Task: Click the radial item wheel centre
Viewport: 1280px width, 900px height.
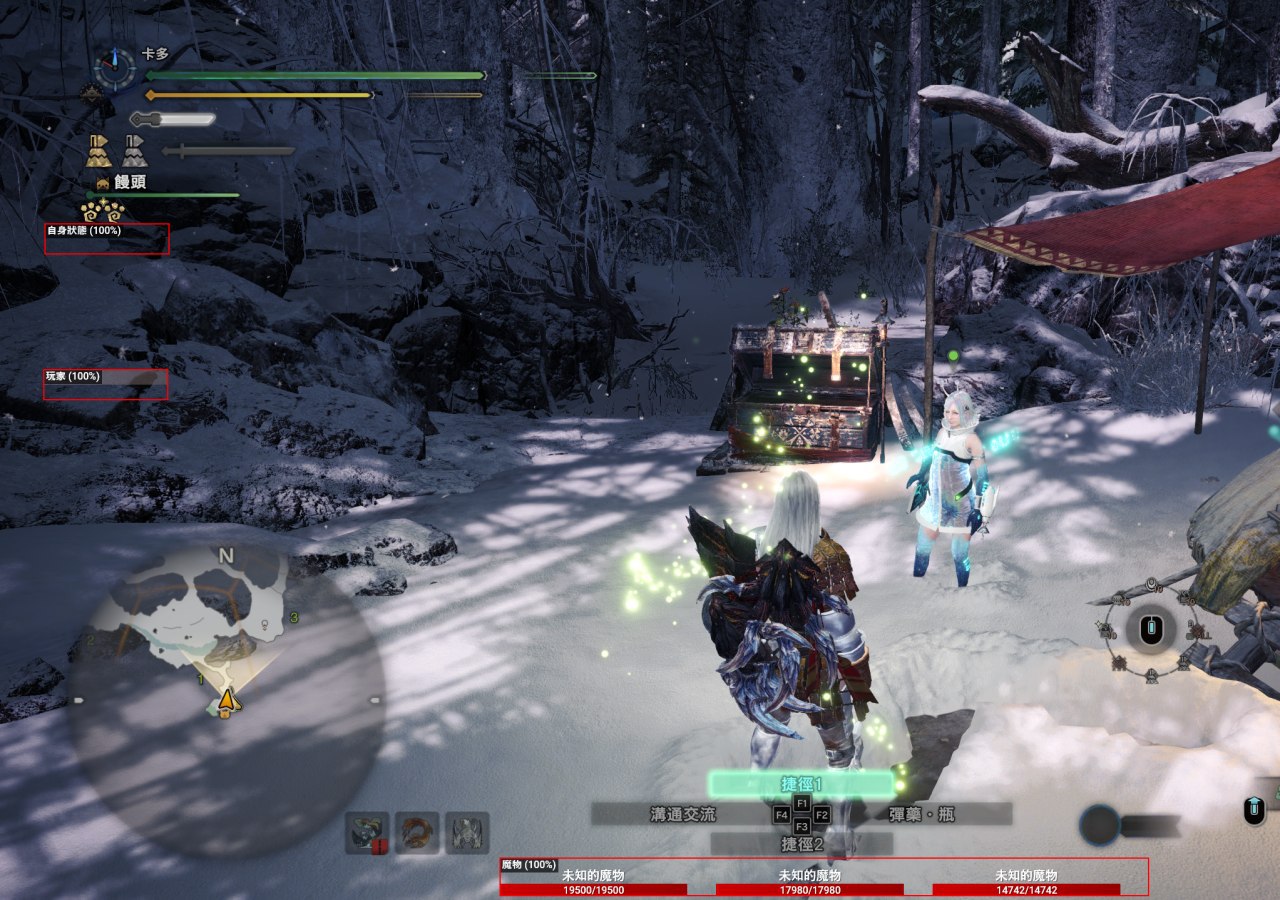Action: (1151, 631)
